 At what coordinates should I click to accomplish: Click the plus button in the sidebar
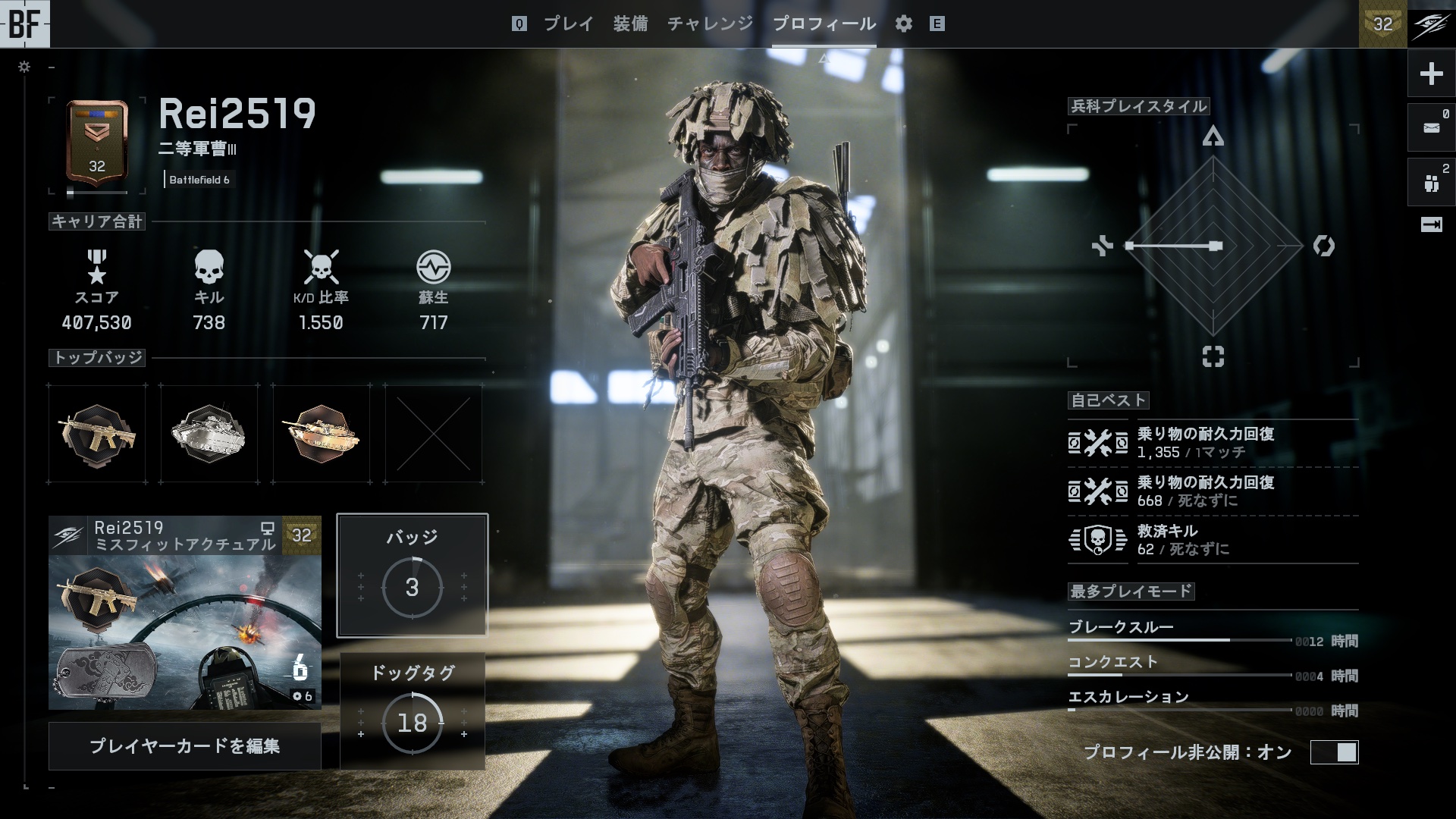click(x=1431, y=74)
